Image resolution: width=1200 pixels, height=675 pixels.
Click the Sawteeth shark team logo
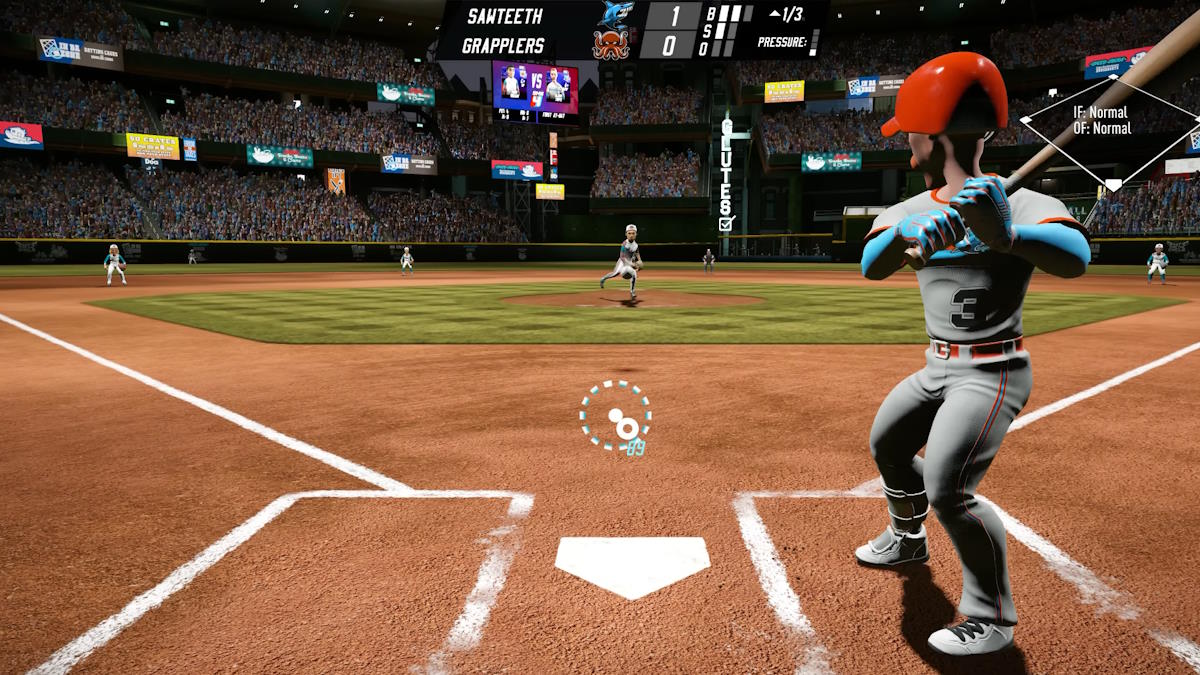pos(615,14)
